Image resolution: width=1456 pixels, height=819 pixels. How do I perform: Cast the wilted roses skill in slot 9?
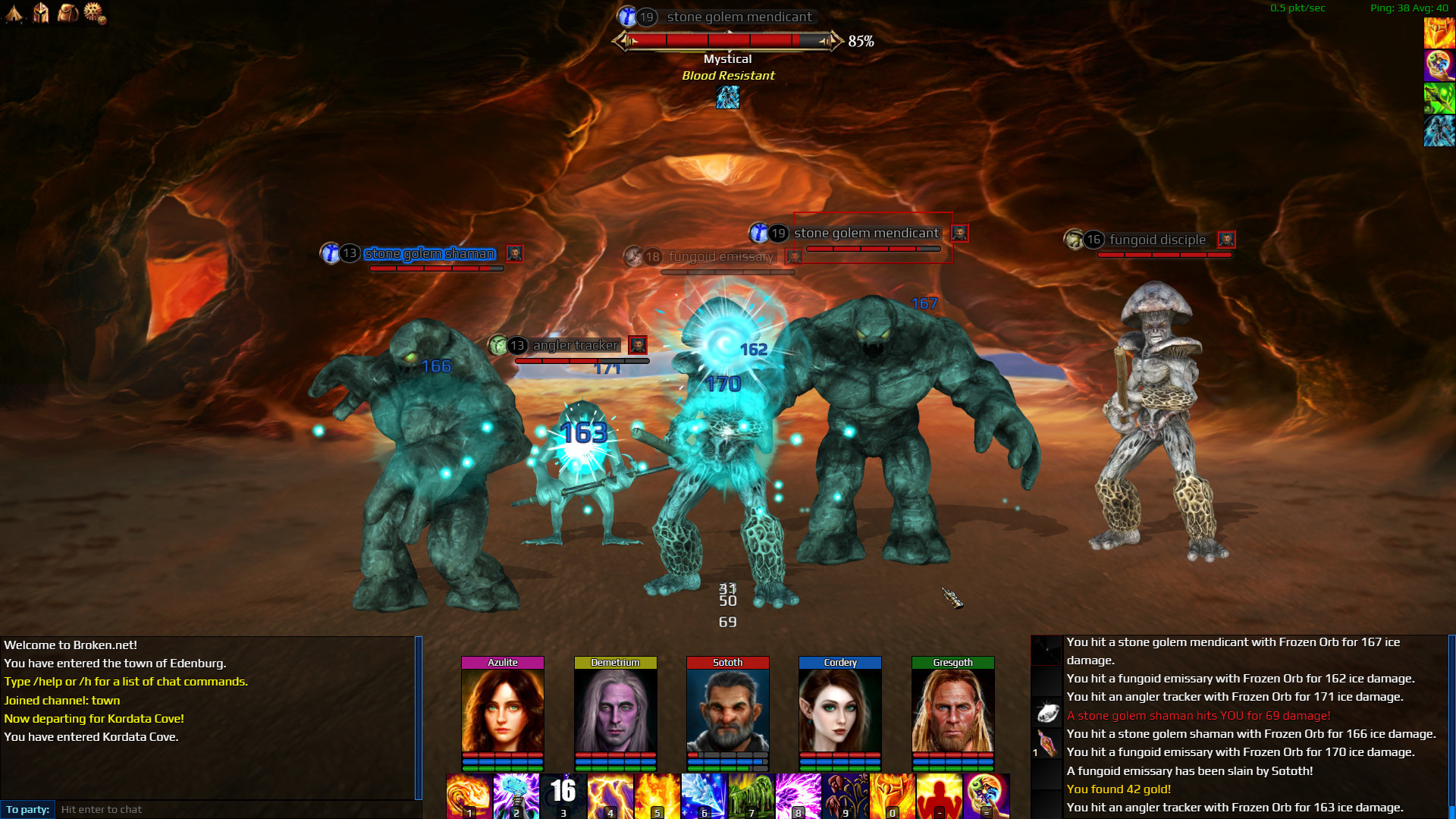(x=845, y=795)
